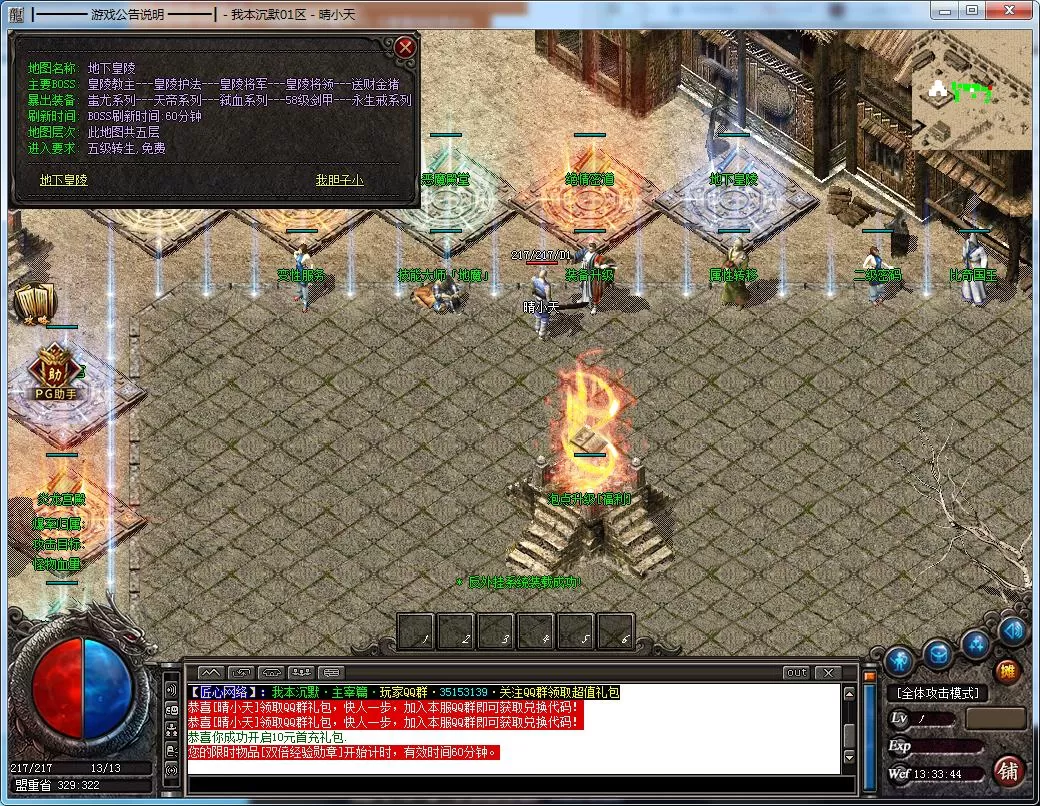
Task: Switch the 全体攻击模式 attack mode
Action: click(937, 693)
